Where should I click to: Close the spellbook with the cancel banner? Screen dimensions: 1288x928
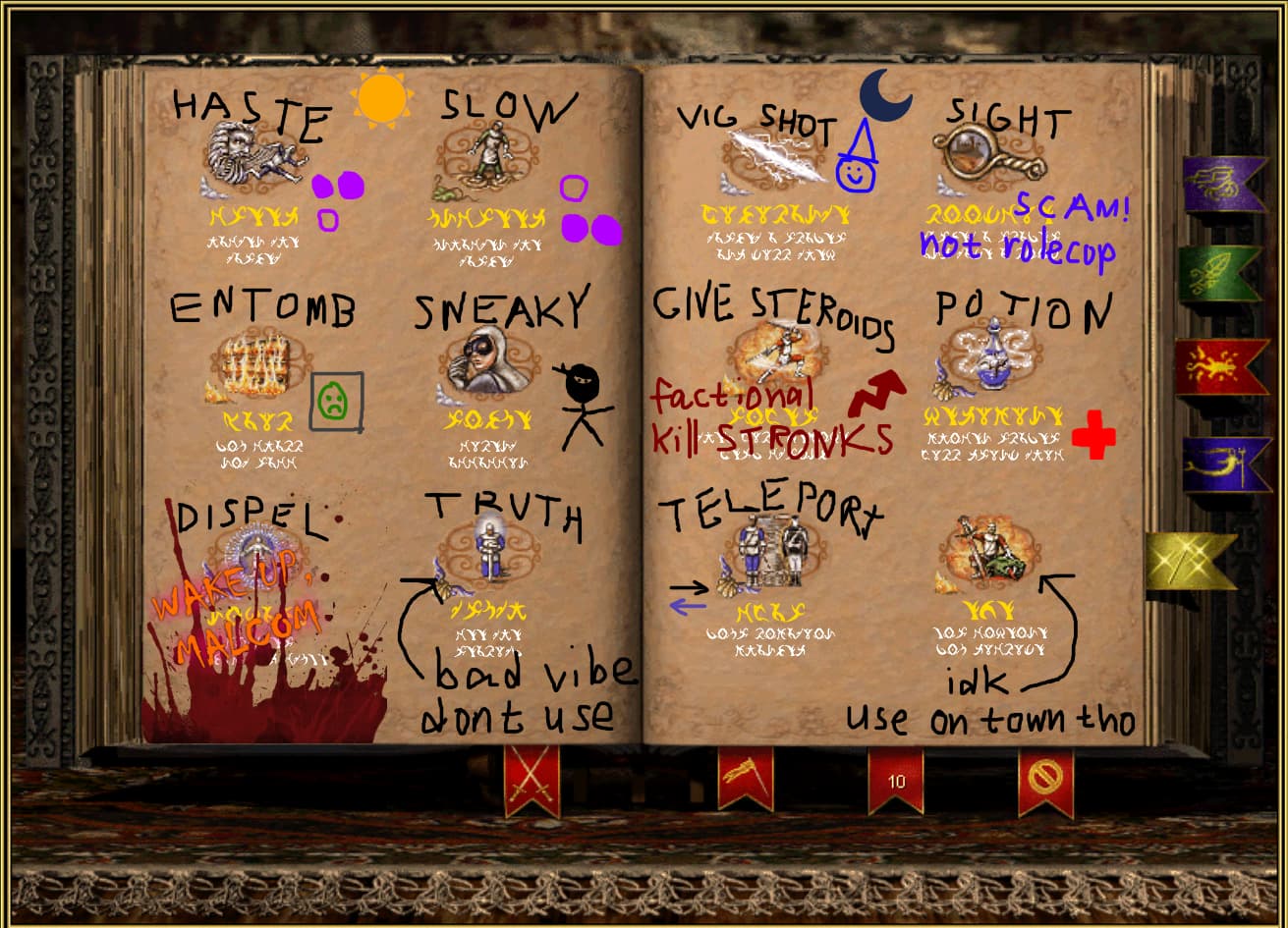coord(1045,779)
